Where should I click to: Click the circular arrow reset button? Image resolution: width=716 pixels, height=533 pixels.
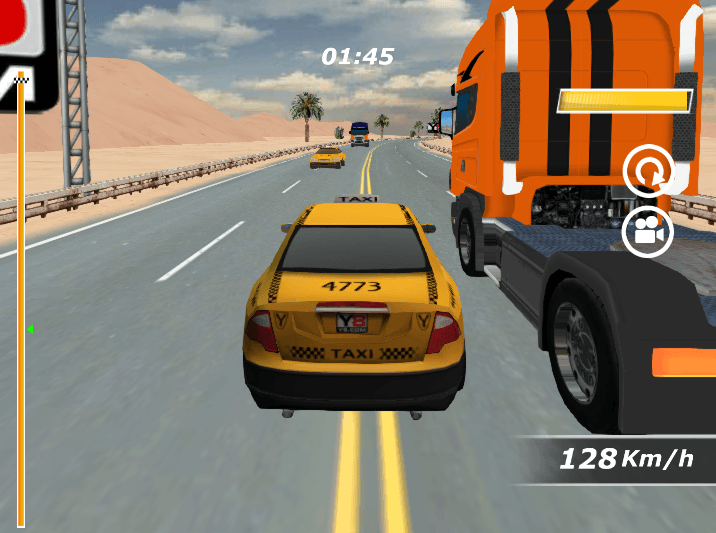point(648,172)
